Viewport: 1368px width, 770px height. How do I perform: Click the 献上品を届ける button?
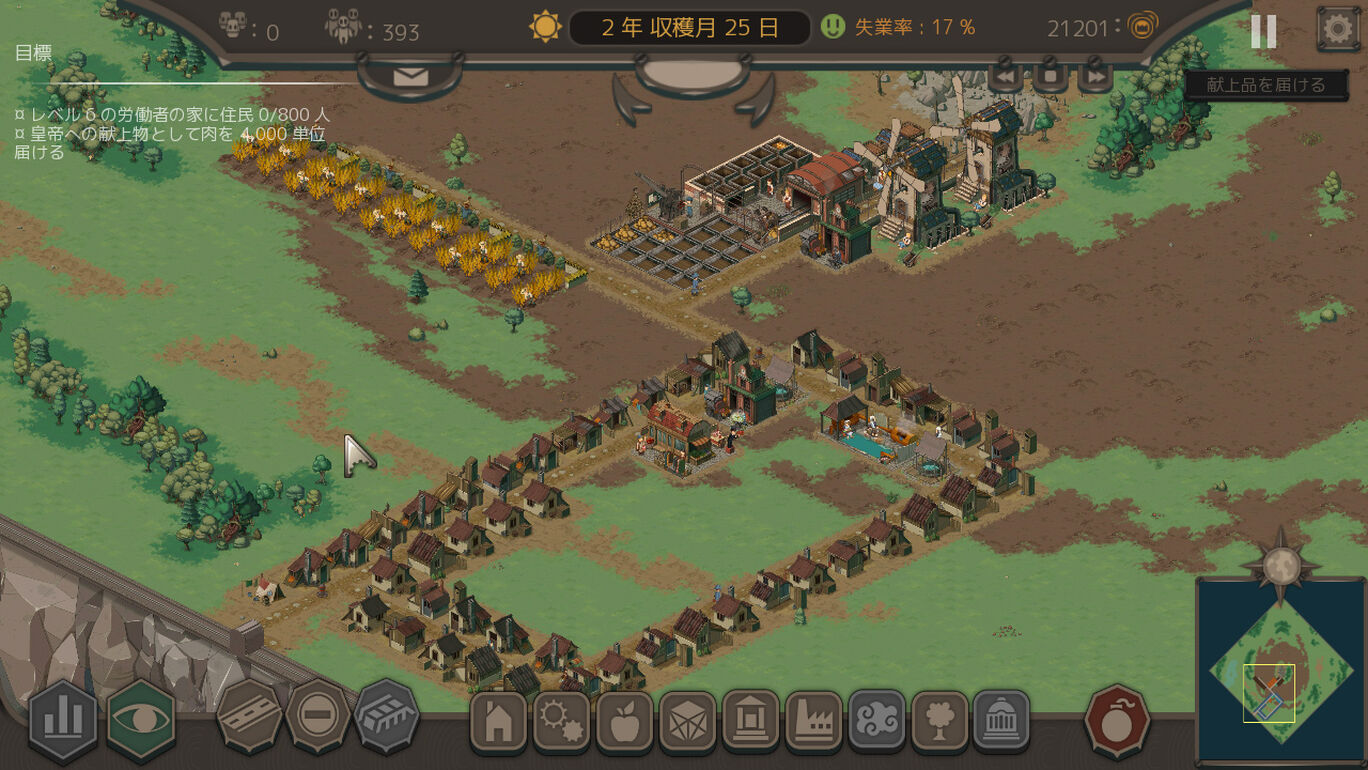tap(1265, 85)
